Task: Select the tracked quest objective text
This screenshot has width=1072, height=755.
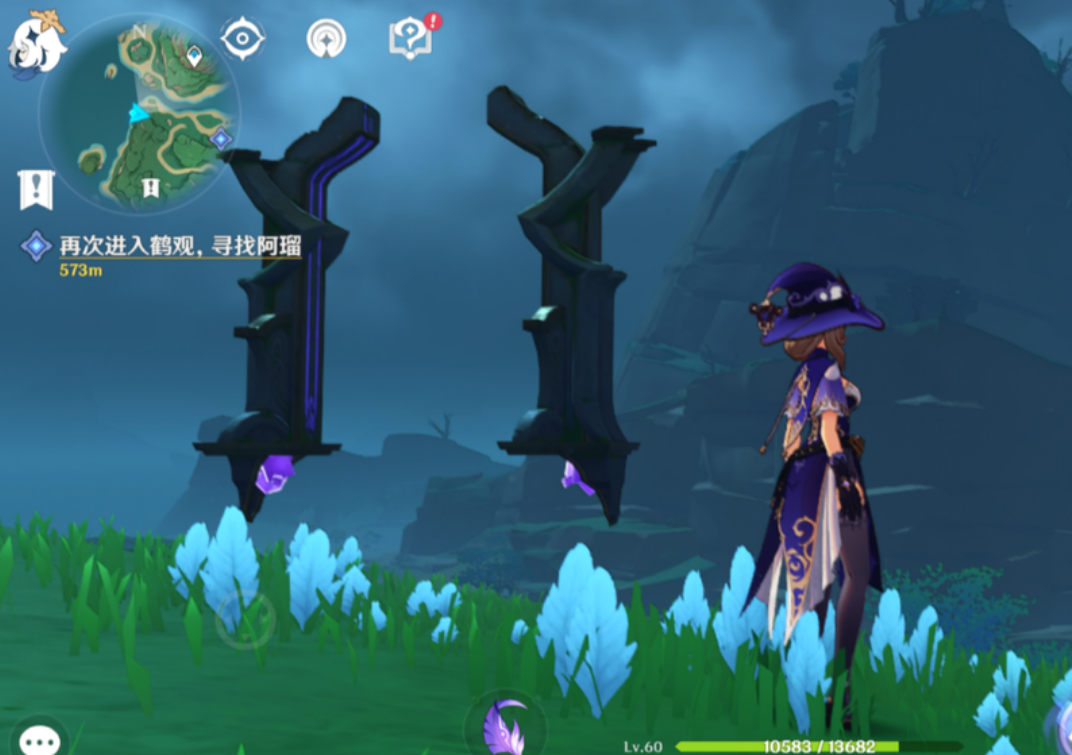Action: pyautogui.click(x=180, y=246)
